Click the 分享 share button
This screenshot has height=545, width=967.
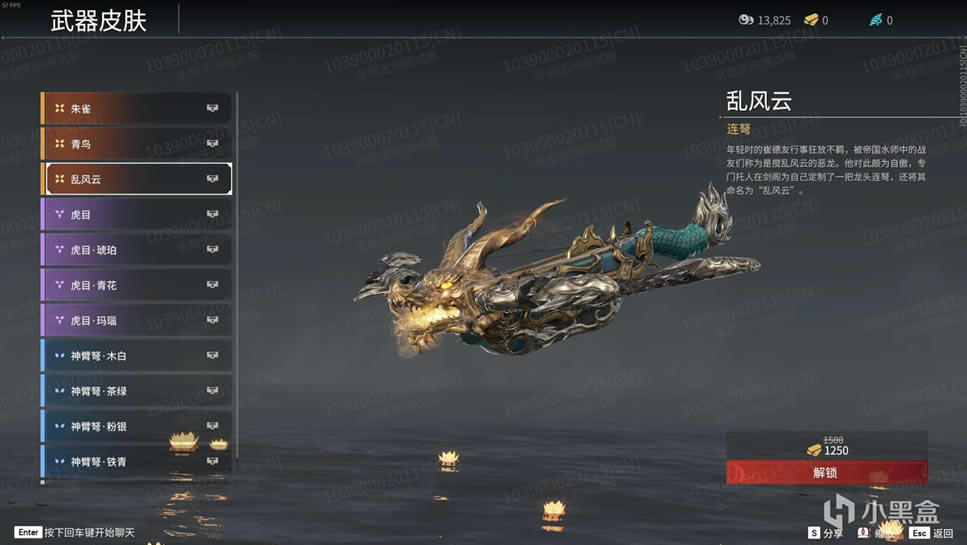825,534
